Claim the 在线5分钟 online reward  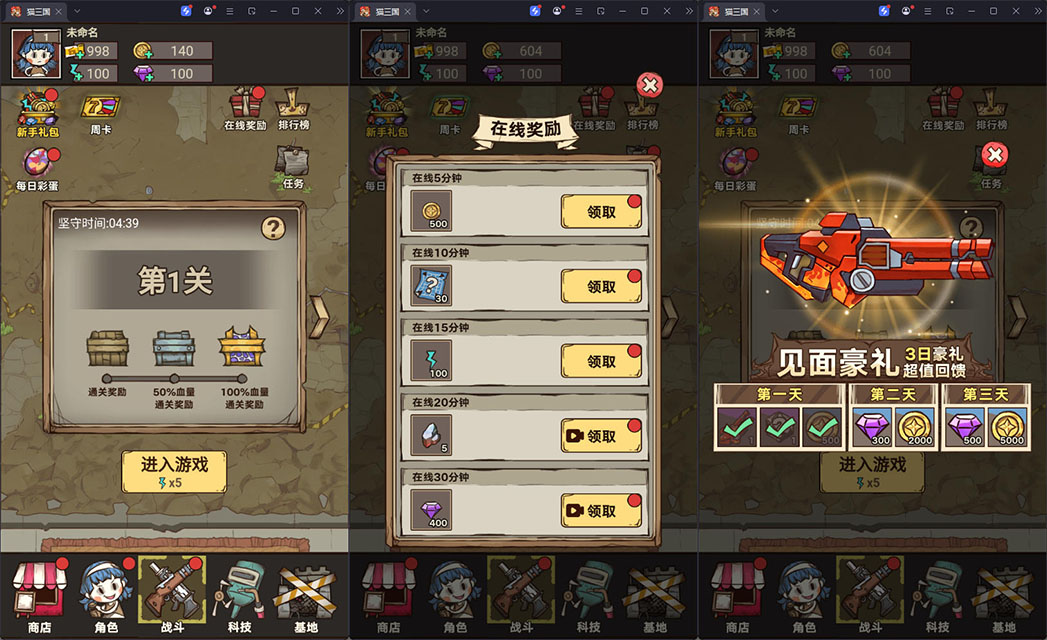point(601,212)
